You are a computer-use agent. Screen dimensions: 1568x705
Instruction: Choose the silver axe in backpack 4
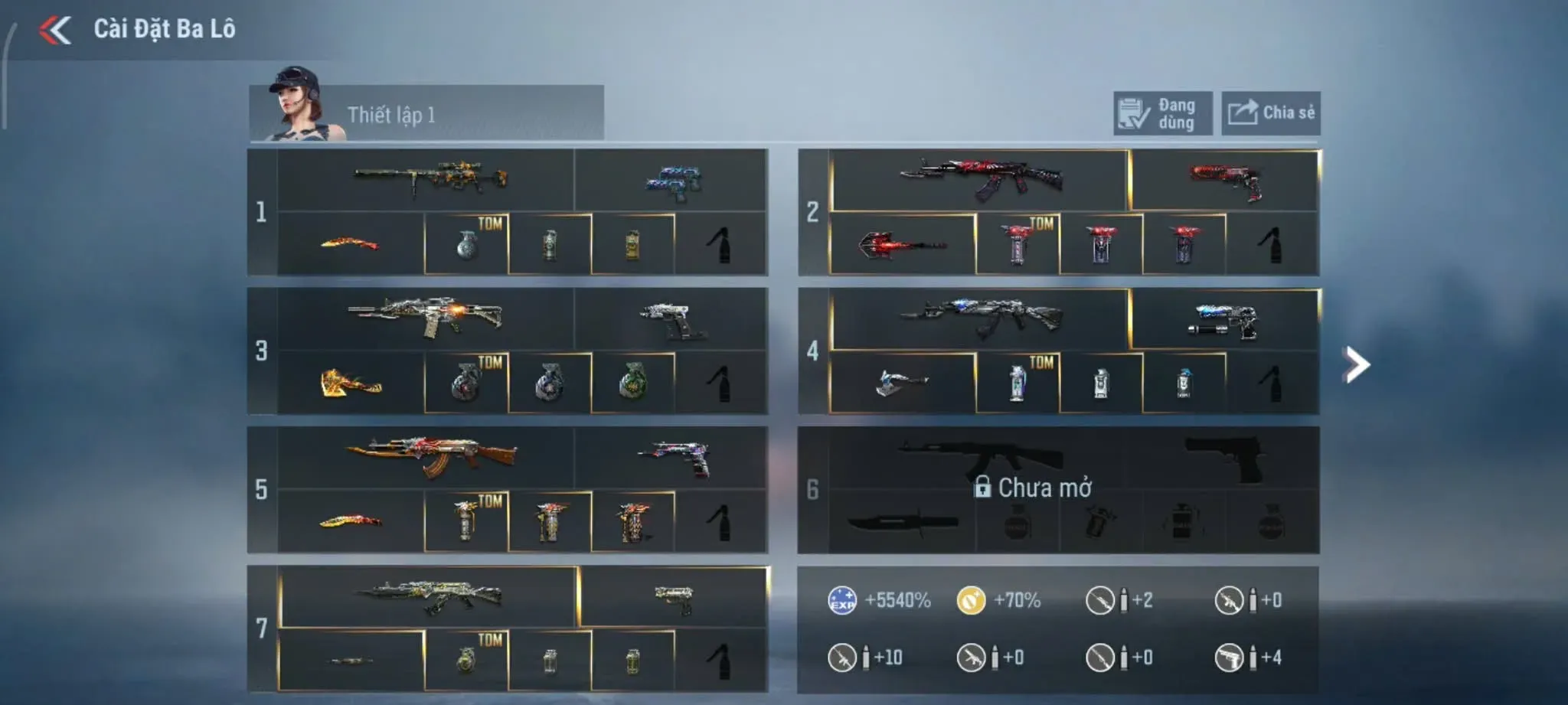pos(902,382)
